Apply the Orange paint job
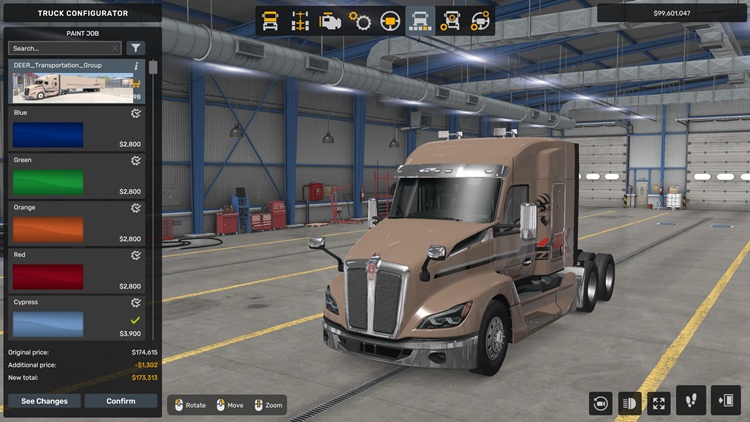750x422 pixels. [x=77, y=224]
